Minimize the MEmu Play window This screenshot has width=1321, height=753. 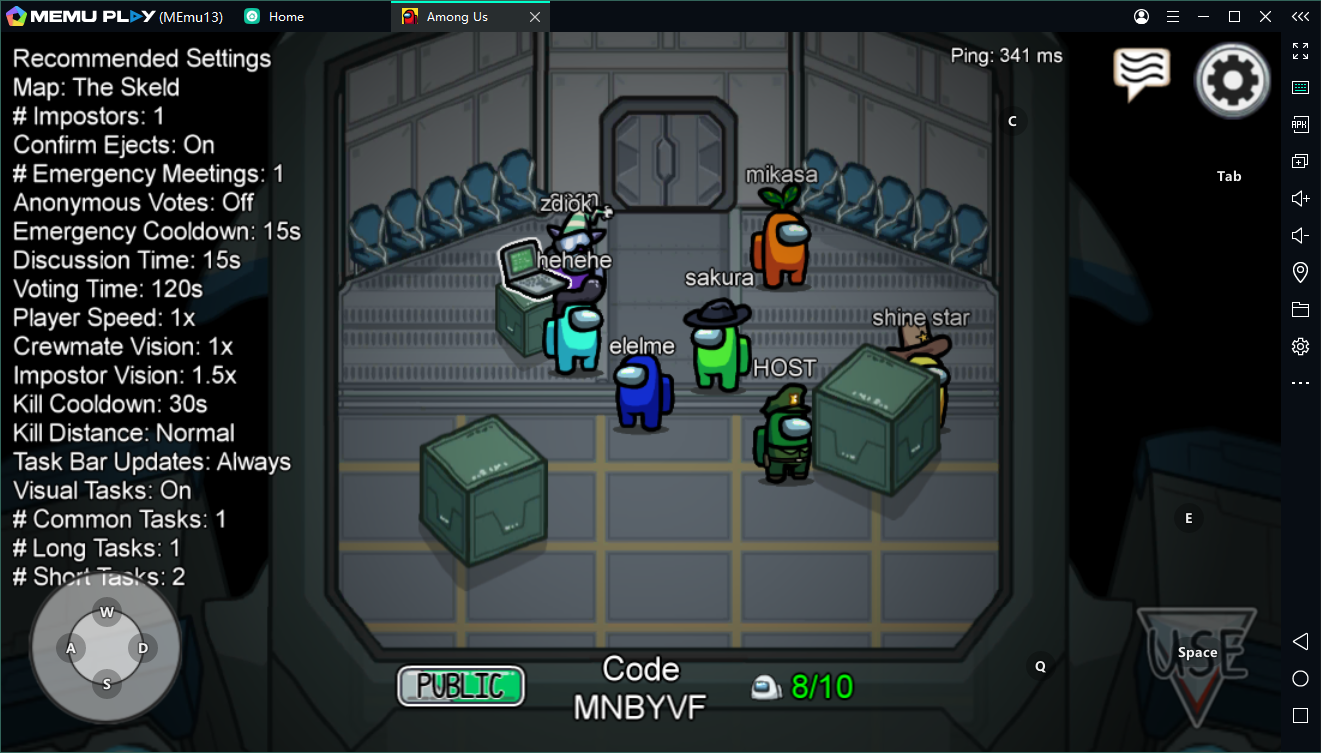[1204, 17]
